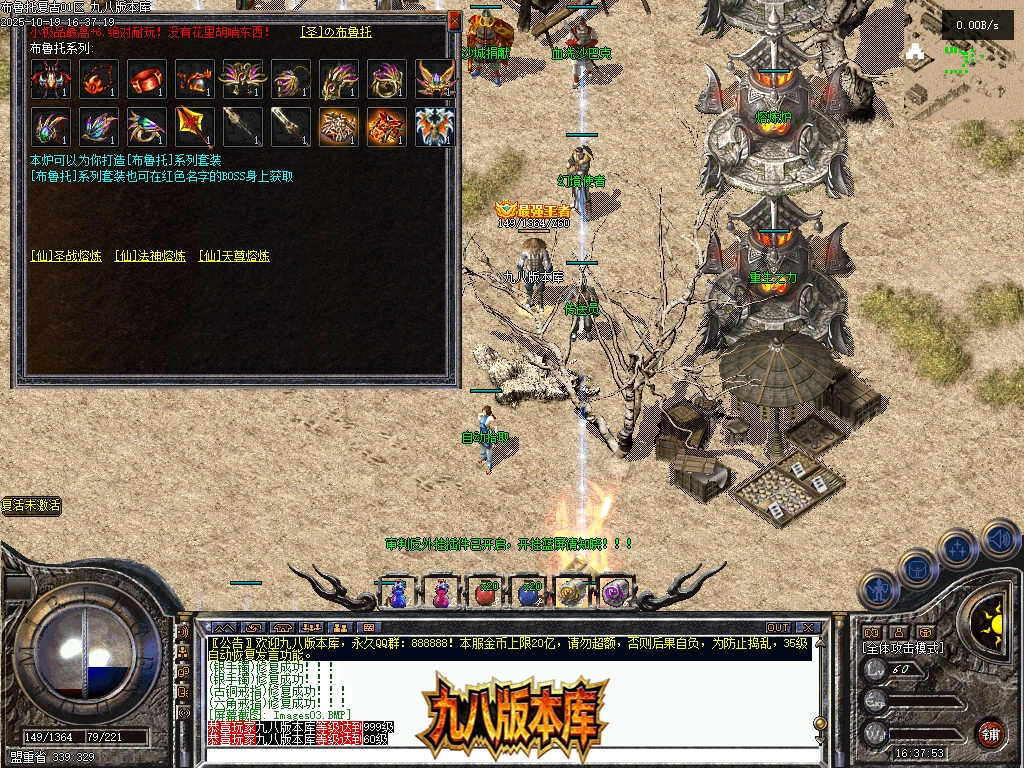Viewport: 1024px width, 768px height.
Task: Select the red-gold diamond staff weapon
Action: tap(194, 127)
